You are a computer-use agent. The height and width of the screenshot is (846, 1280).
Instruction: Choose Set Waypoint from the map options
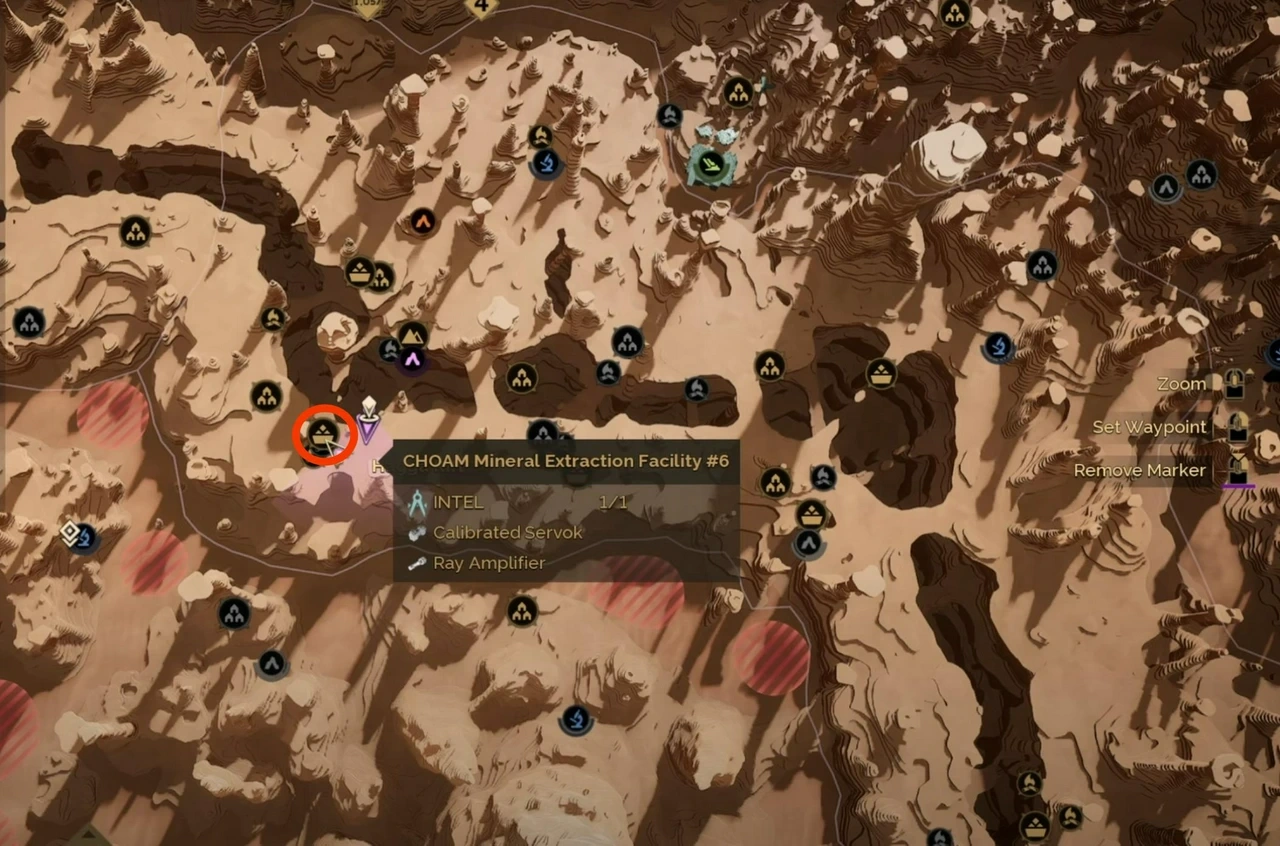point(1148,426)
